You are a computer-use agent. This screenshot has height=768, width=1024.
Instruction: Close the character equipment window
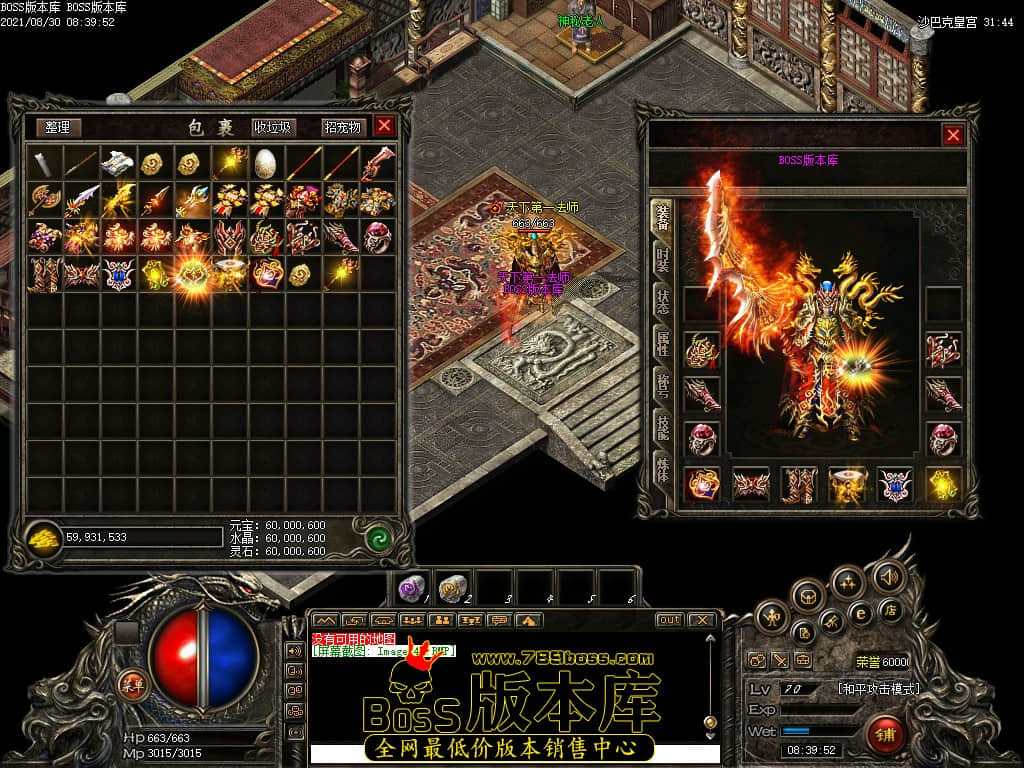click(953, 135)
